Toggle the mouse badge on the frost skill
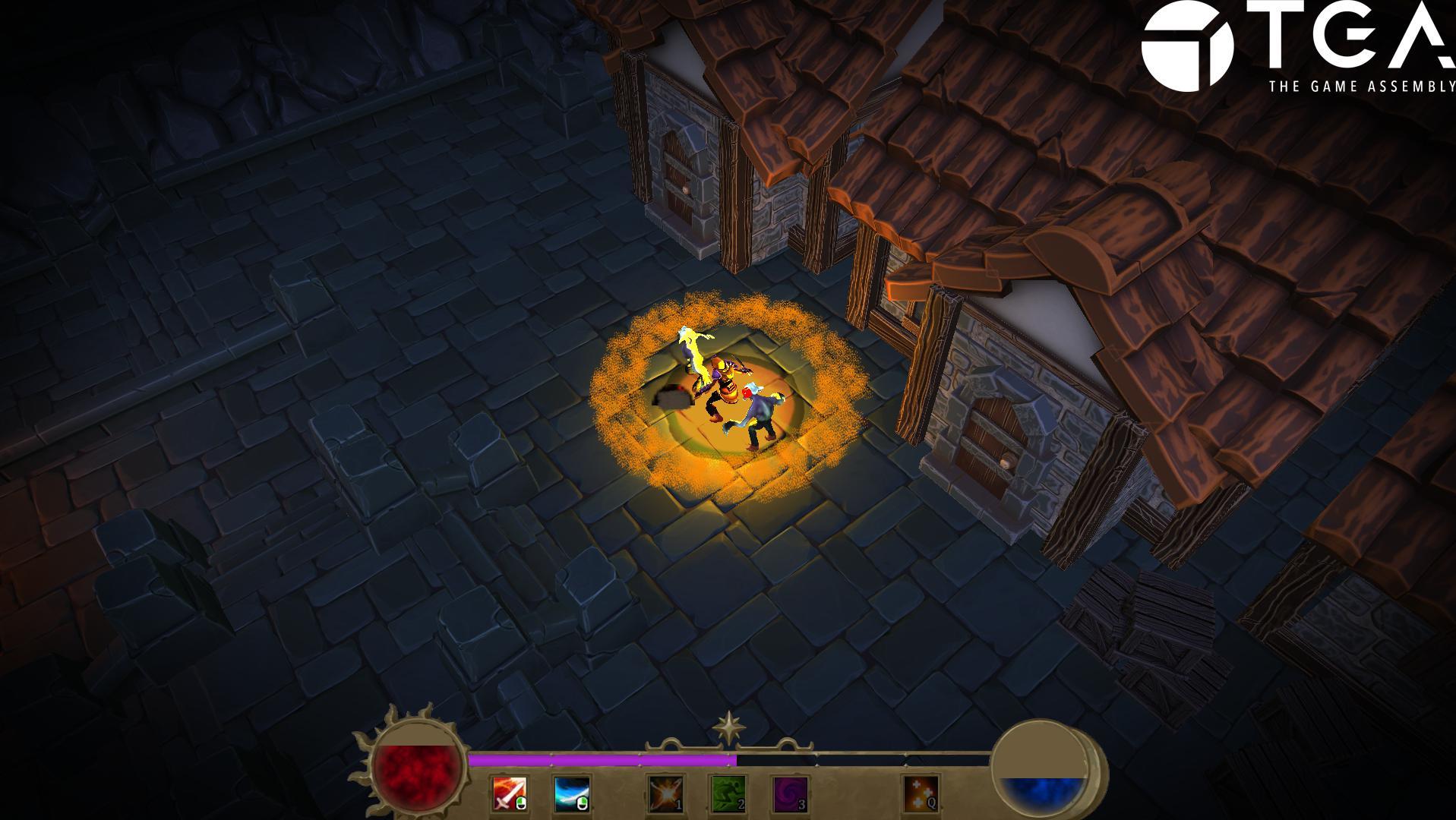1456x820 pixels. coord(582,803)
